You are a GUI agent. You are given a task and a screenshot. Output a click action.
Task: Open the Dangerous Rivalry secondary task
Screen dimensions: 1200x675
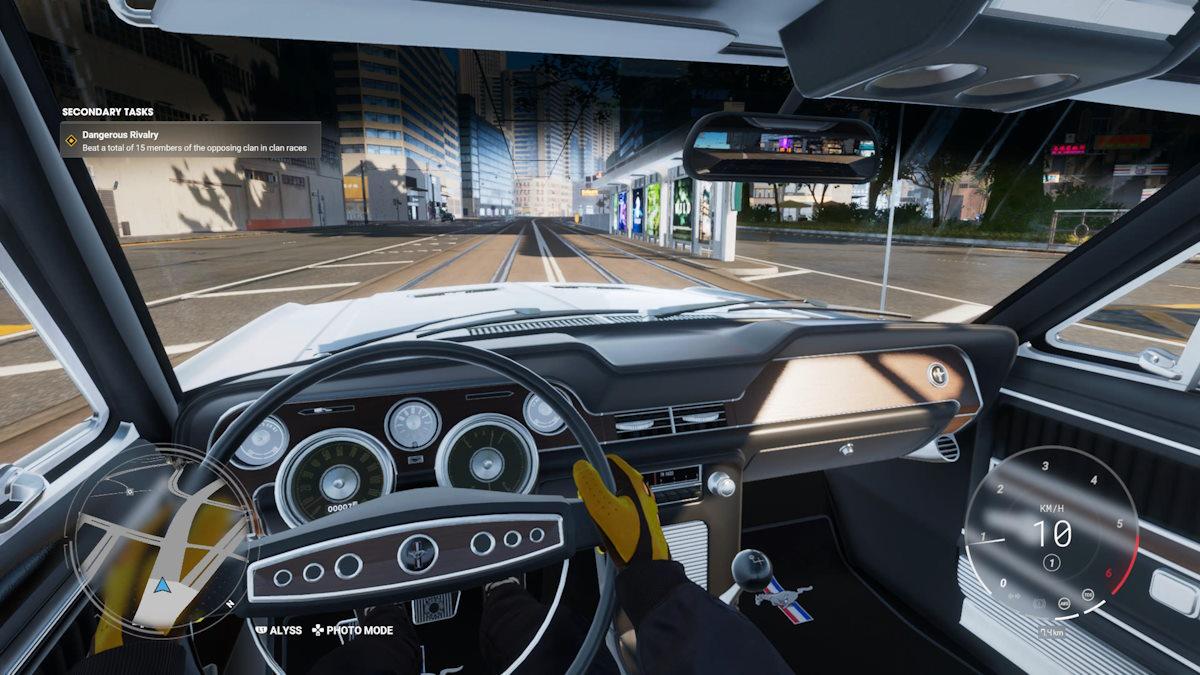tap(190, 141)
